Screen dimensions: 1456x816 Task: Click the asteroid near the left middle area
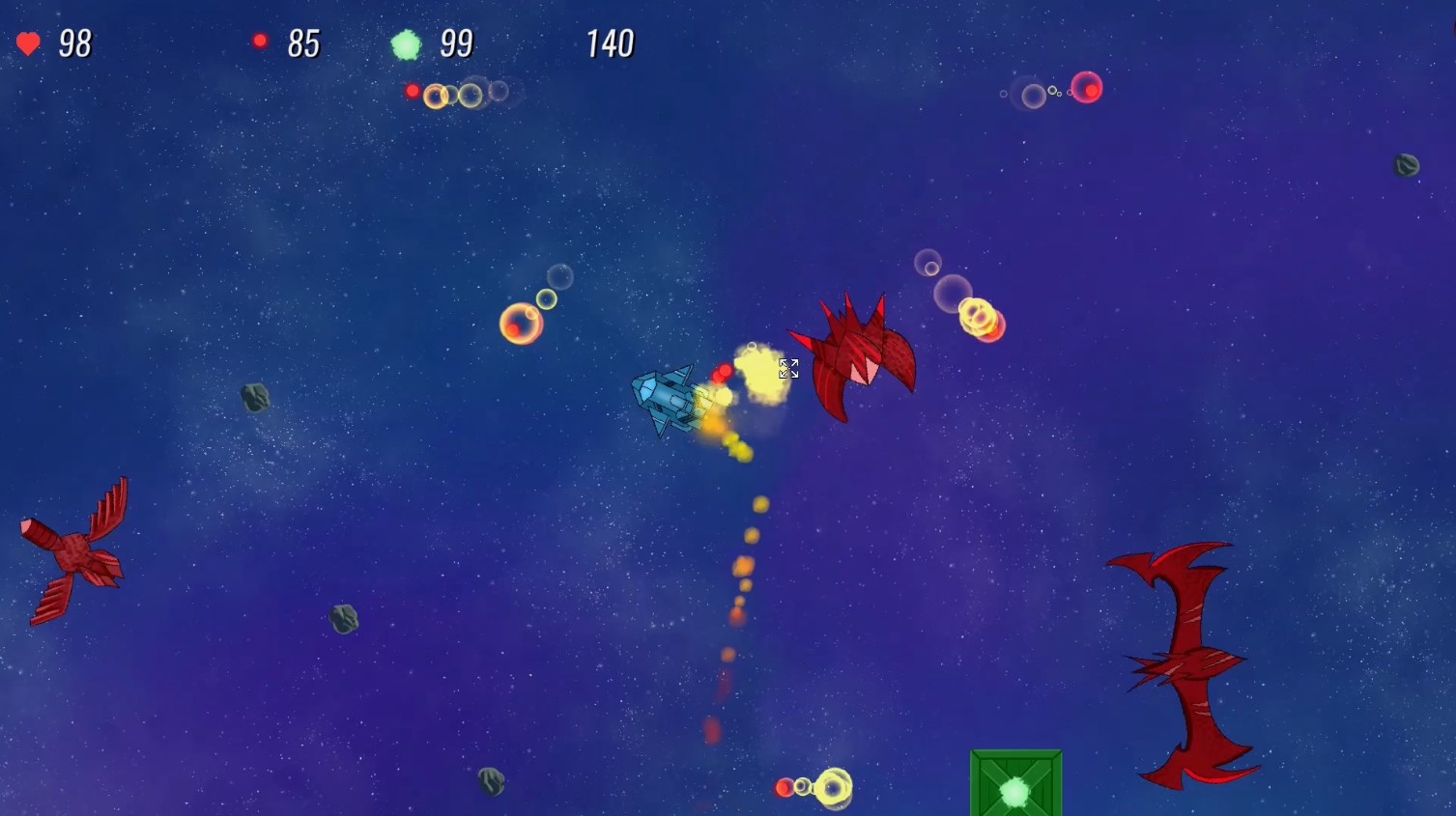tap(253, 398)
